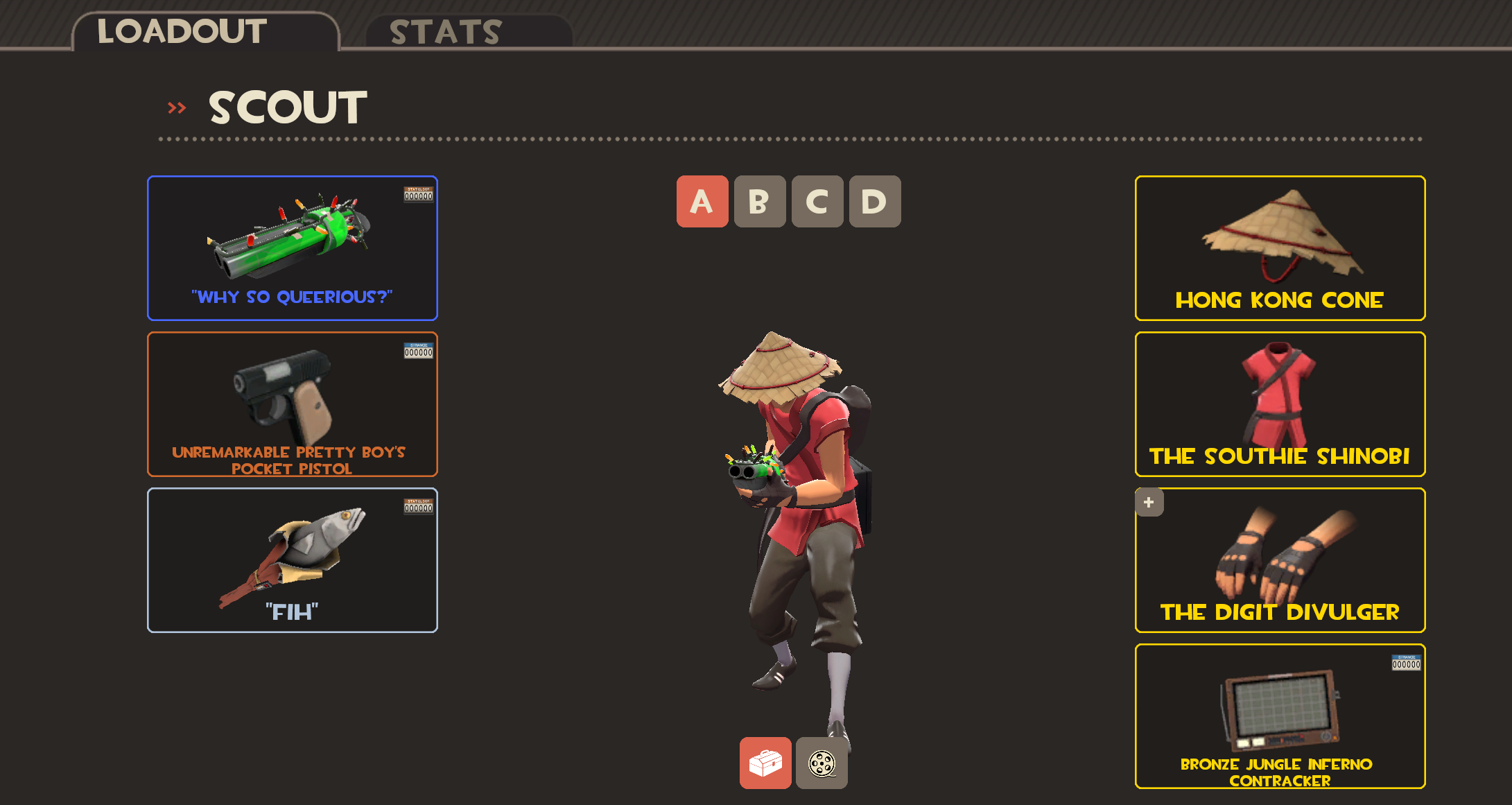Click the plus button on Digit Divulger
This screenshot has height=805, width=1512.
(x=1149, y=503)
